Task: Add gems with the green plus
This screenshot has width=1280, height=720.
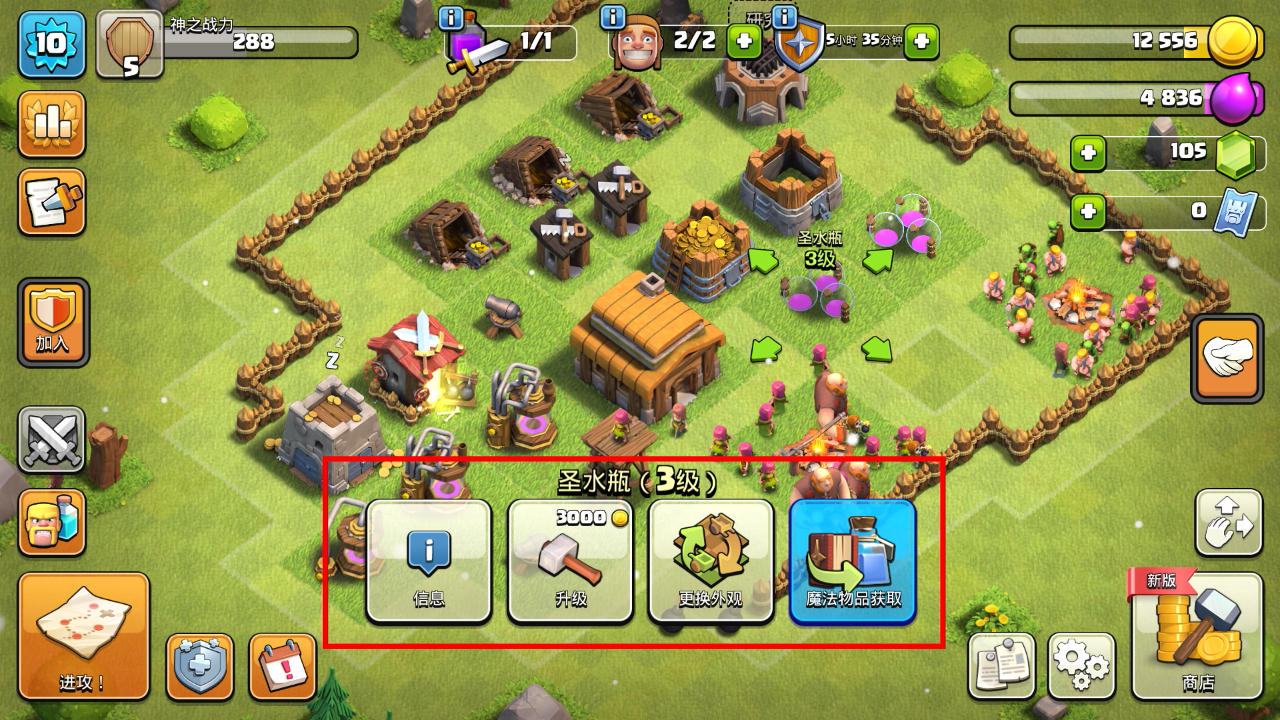Action: [1088, 154]
